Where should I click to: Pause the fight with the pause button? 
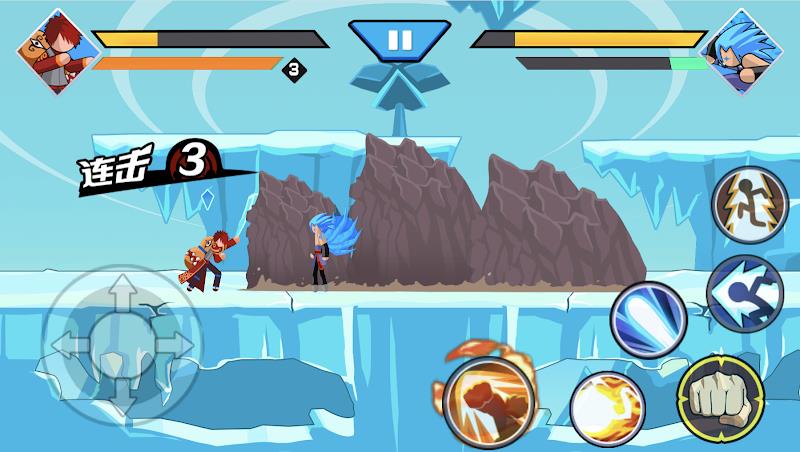(399, 40)
